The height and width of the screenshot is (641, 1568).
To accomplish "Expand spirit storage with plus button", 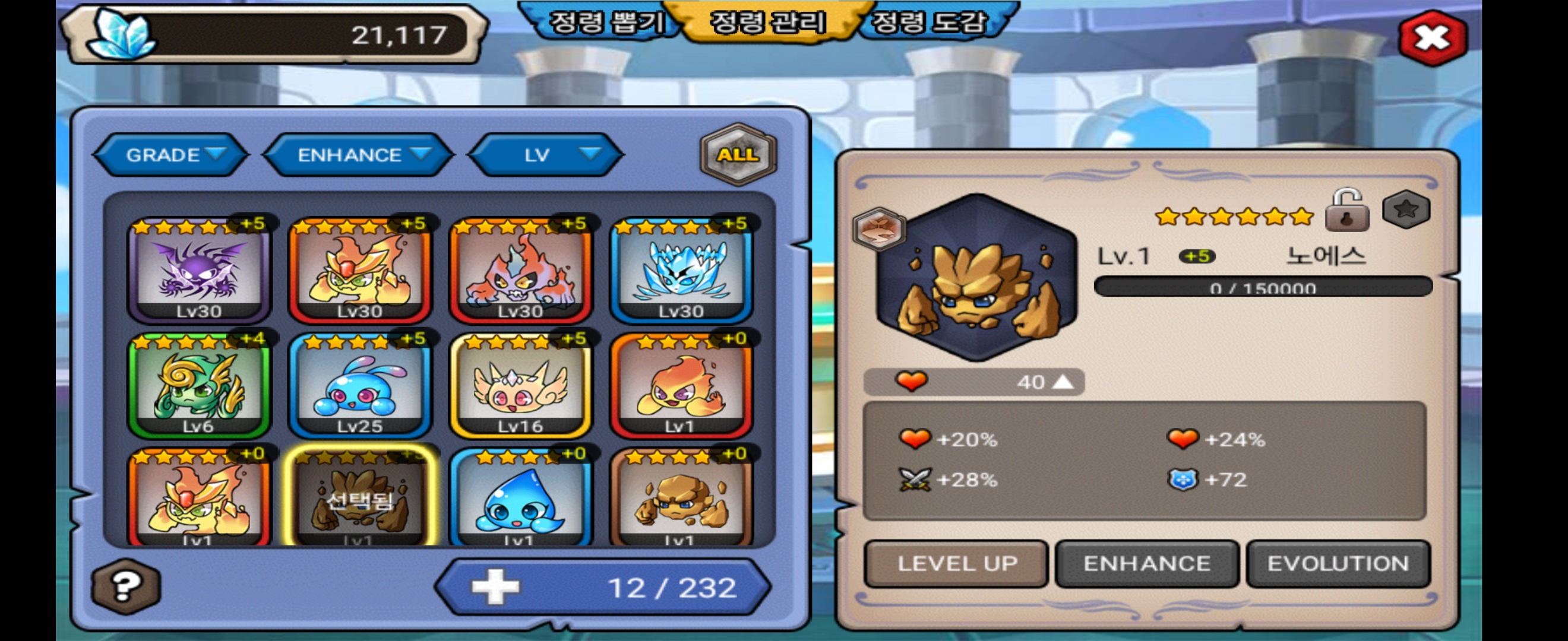I will pos(495,587).
